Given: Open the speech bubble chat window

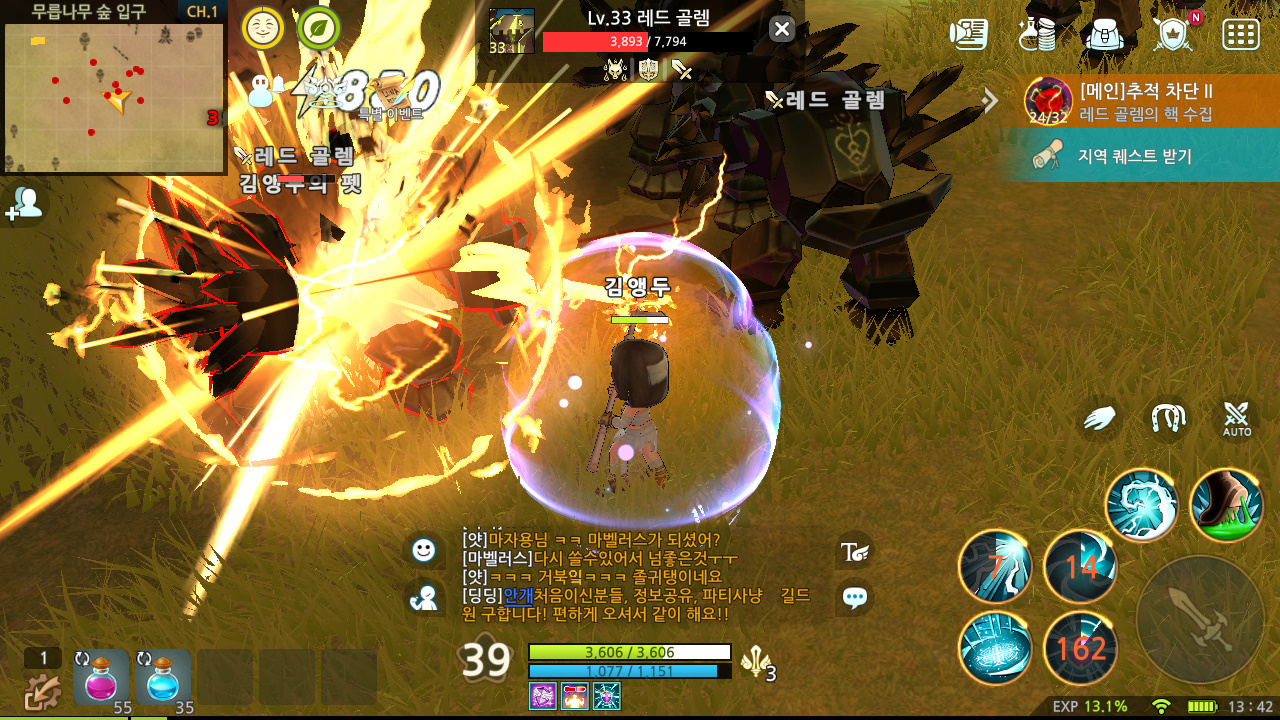Looking at the screenshot, I should pyautogui.click(x=855, y=598).
